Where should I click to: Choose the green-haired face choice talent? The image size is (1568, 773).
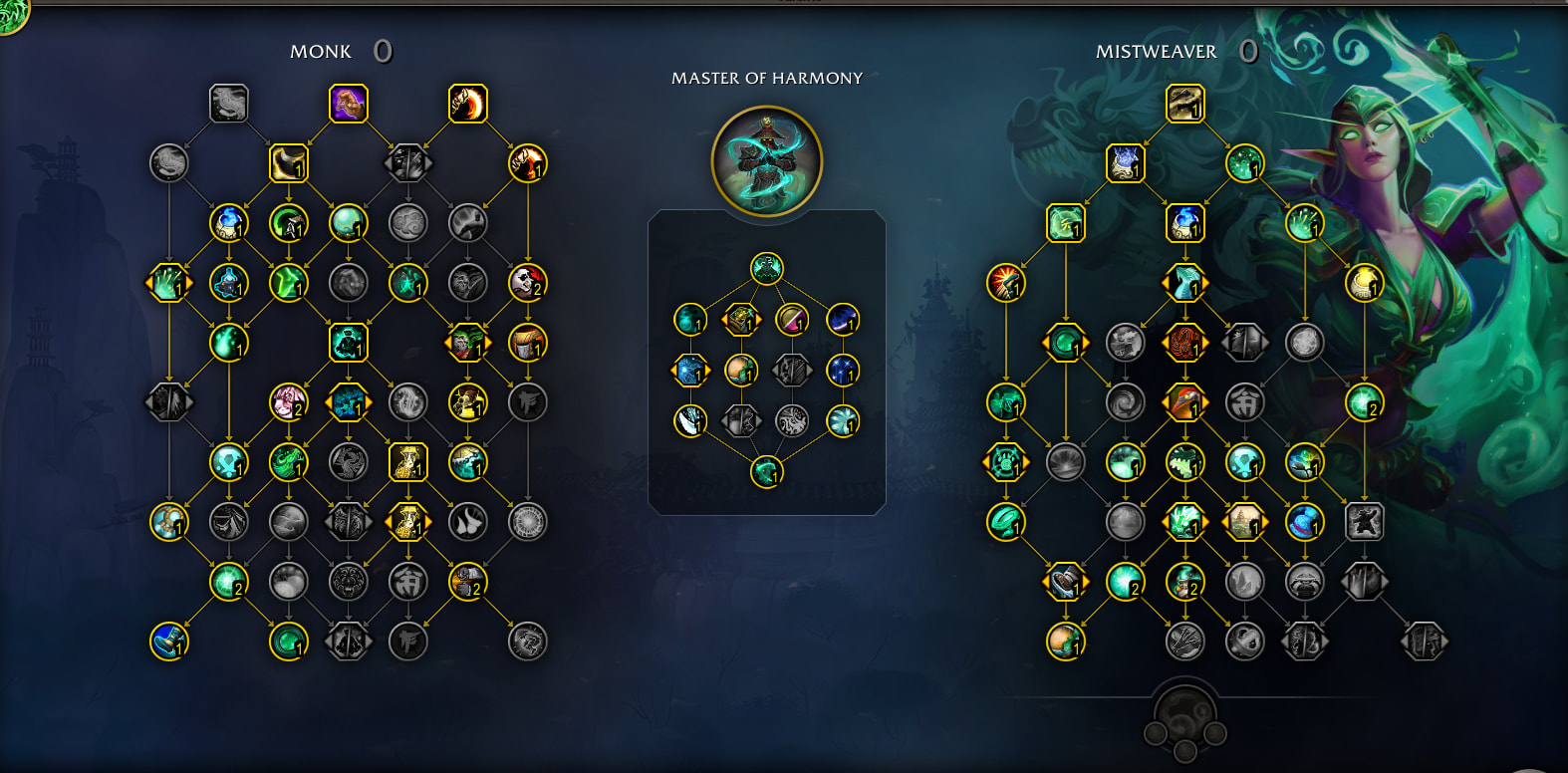[467, 344]
